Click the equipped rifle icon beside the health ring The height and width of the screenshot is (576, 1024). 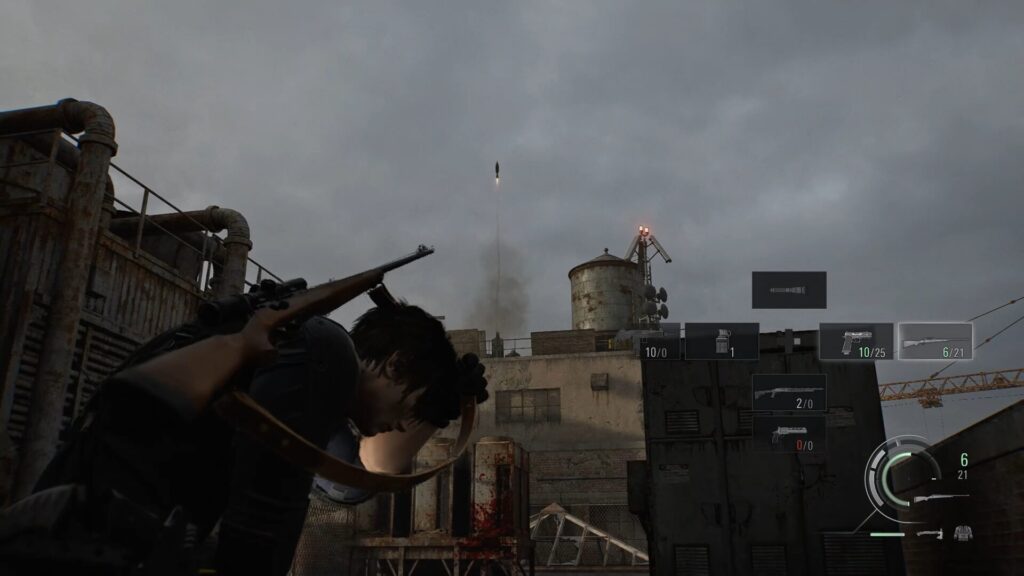coord(940,498)
